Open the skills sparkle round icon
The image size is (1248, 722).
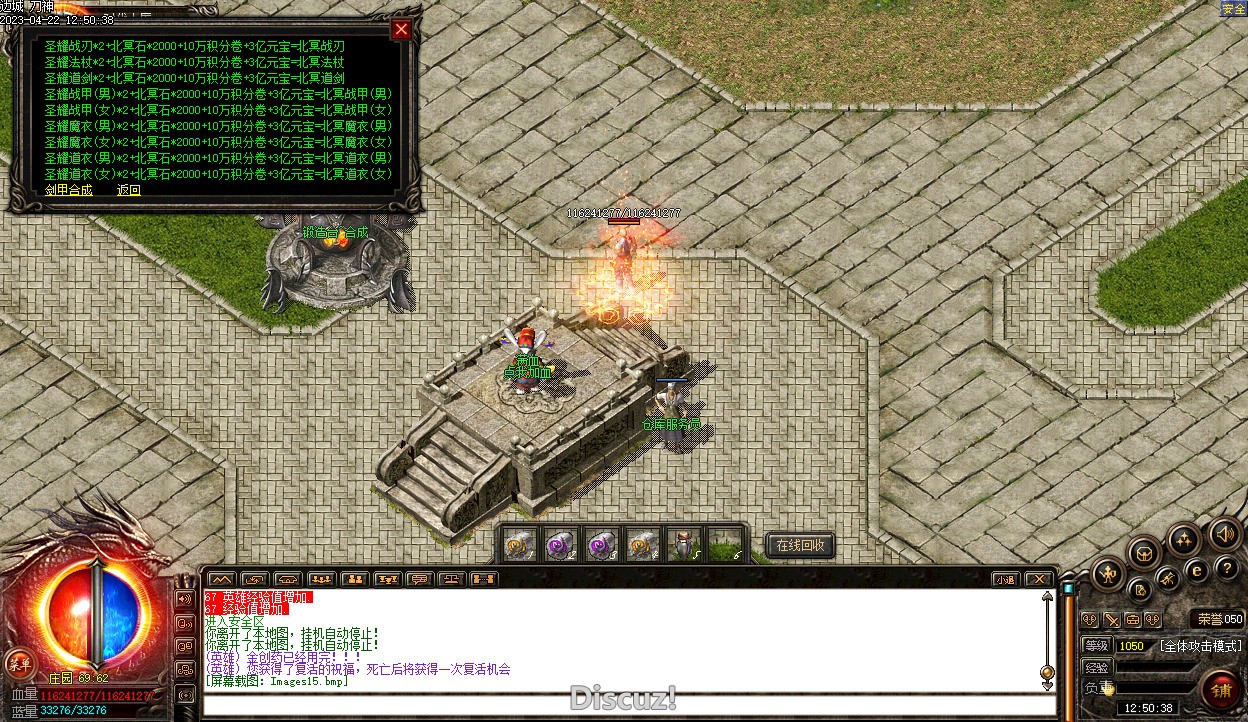click(1184, 540)
